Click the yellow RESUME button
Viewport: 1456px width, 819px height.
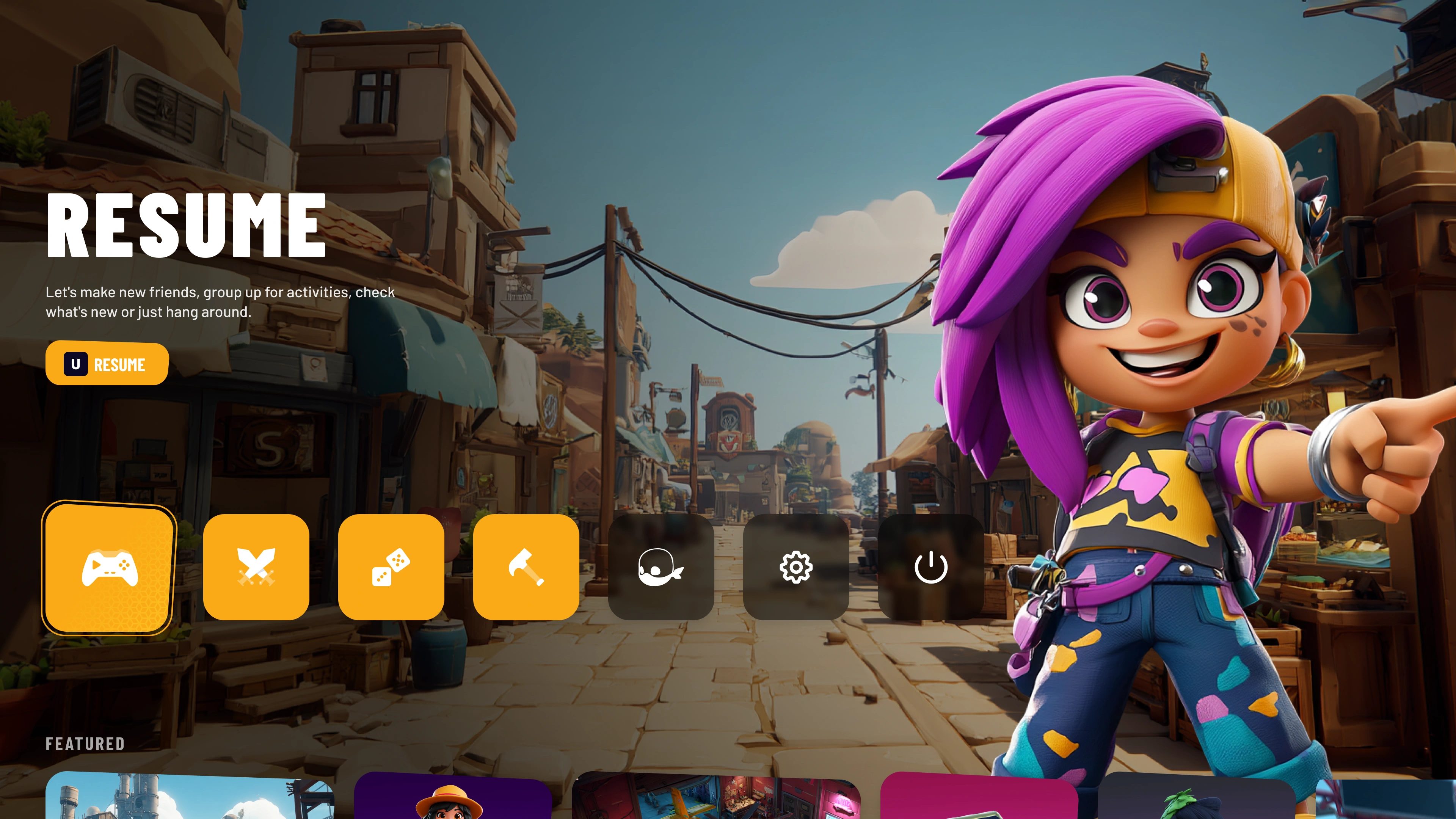tap(107, 364)
